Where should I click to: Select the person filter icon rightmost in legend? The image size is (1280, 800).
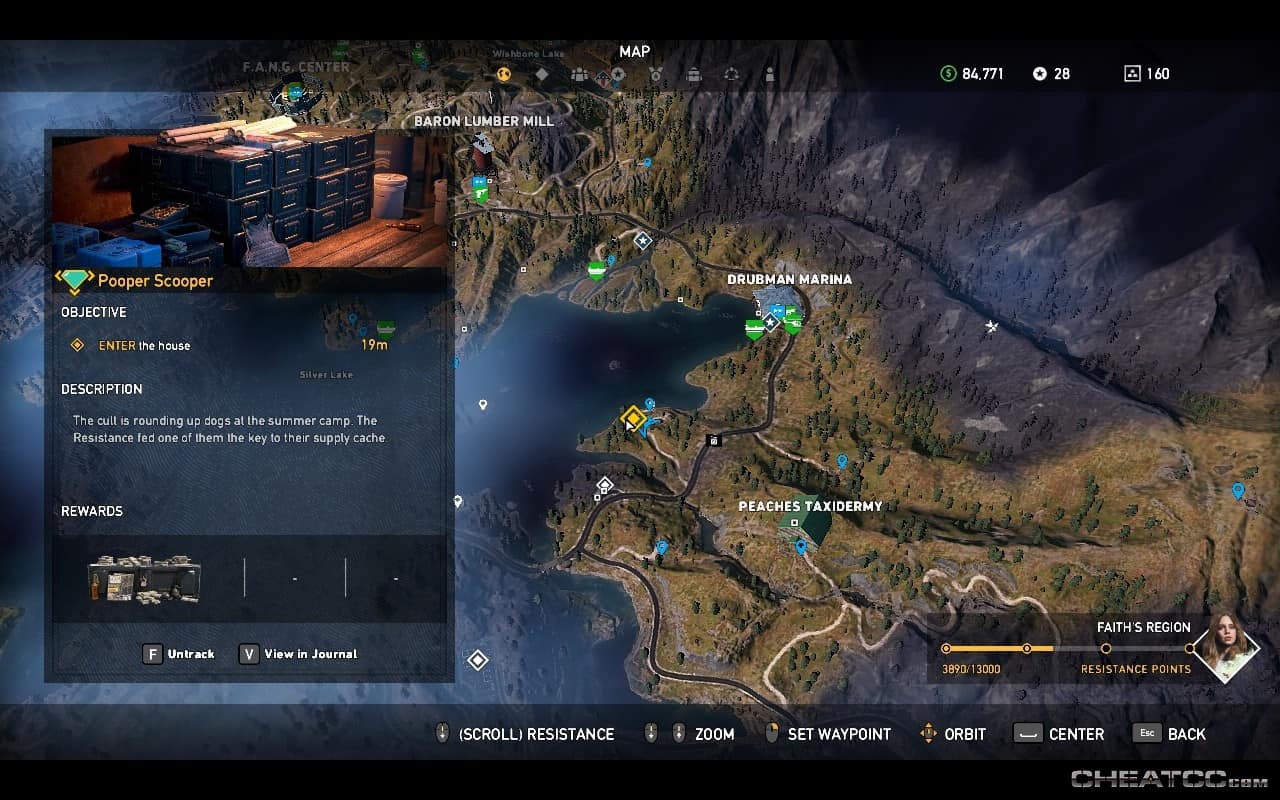769,73
